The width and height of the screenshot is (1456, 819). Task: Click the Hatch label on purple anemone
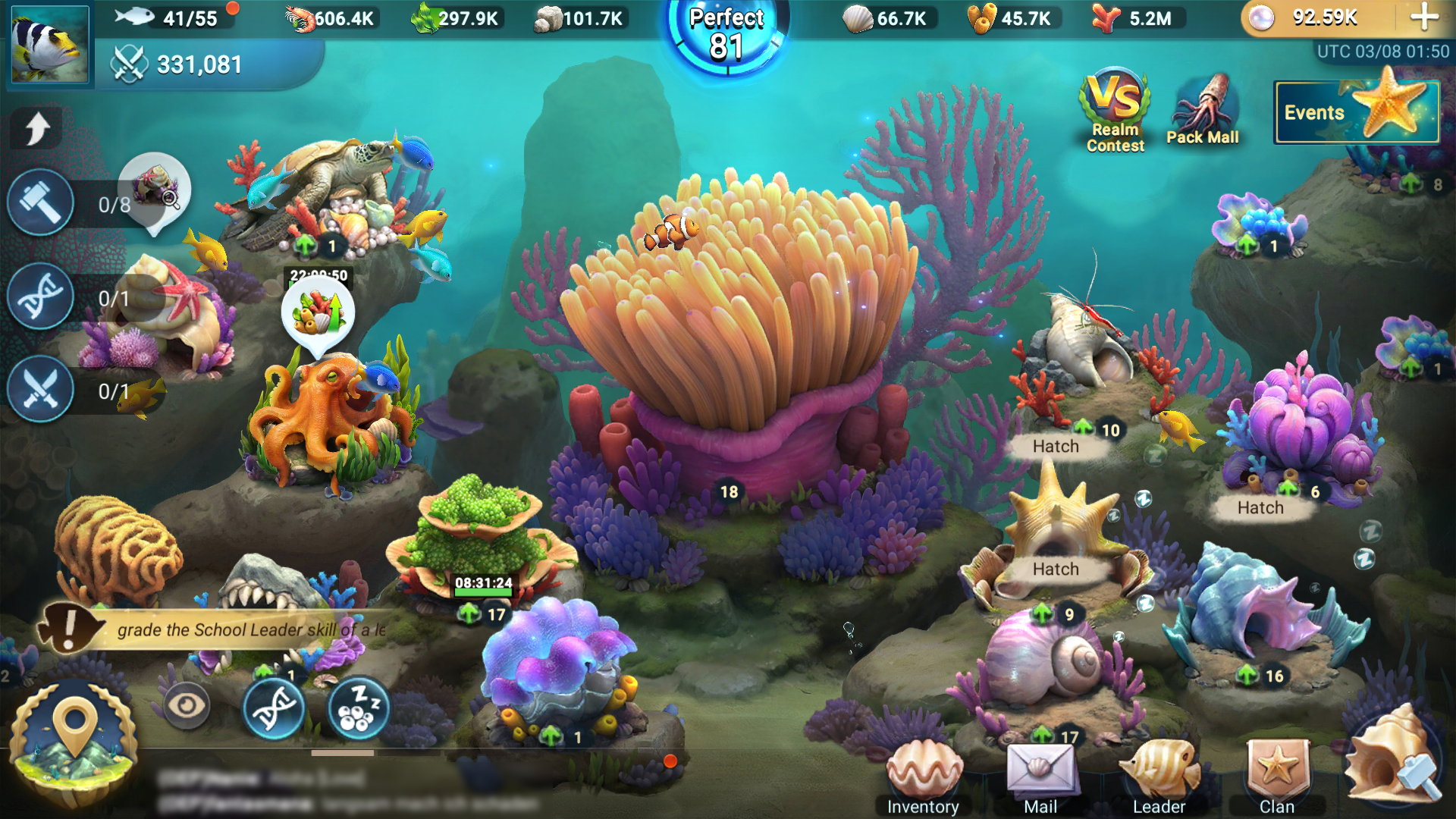coord(1260,508)
